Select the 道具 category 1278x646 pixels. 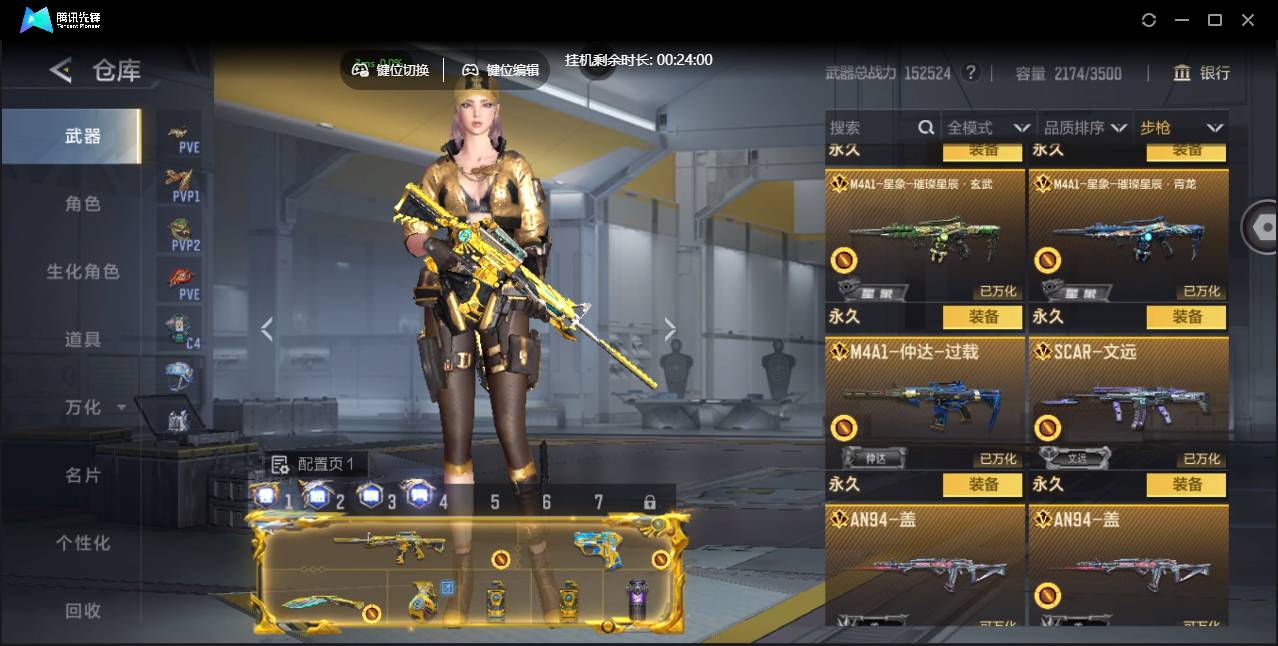83,340
